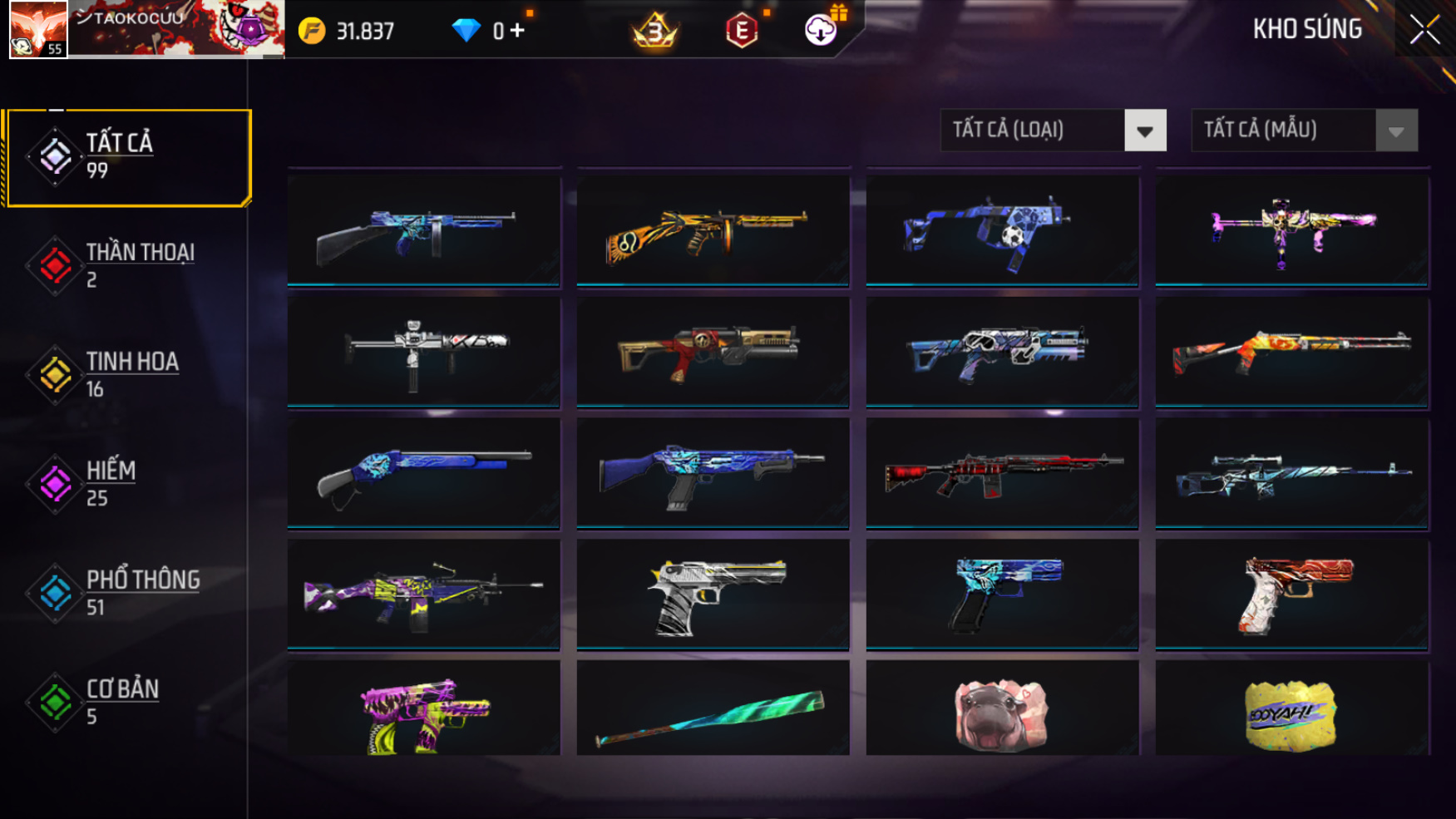Switch to the Tất Cả tab
This screenshot has width=1456, height=819.
127,157
